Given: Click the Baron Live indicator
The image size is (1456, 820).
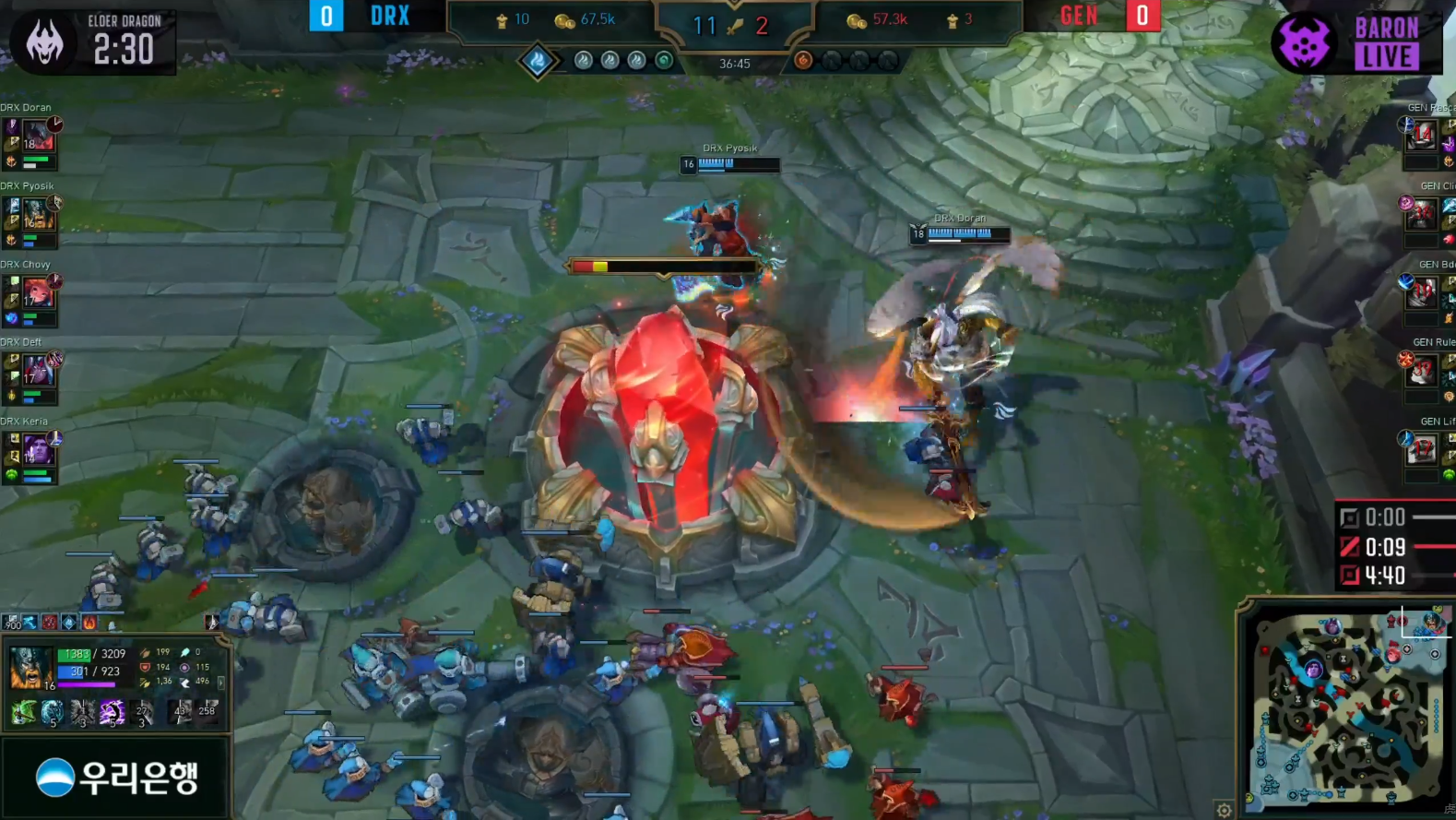Looking at the screenshot, I should point(1355,42).
